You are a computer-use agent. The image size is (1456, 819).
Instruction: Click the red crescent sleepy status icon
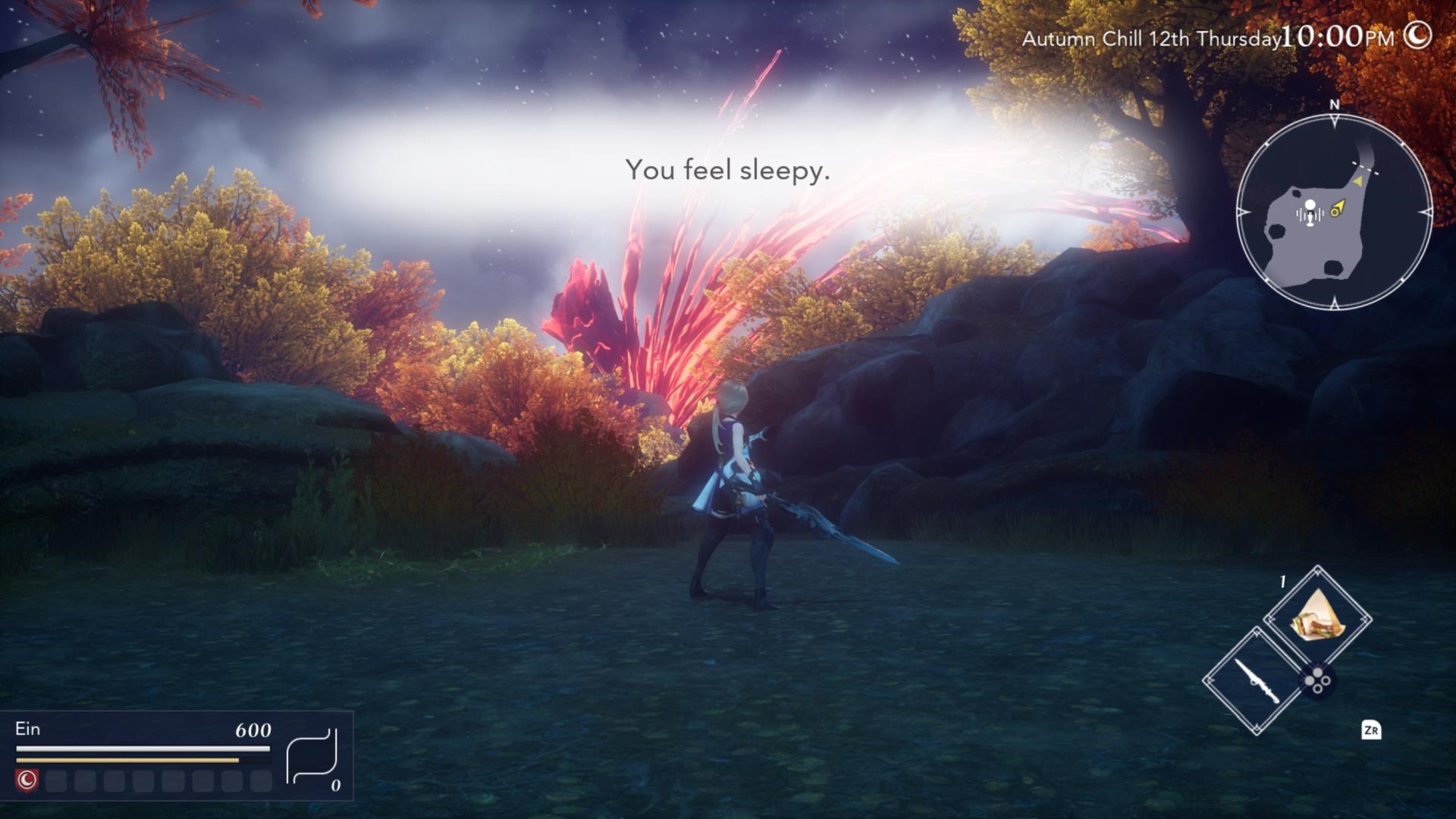pyautogui.click(x=27, y=780)
